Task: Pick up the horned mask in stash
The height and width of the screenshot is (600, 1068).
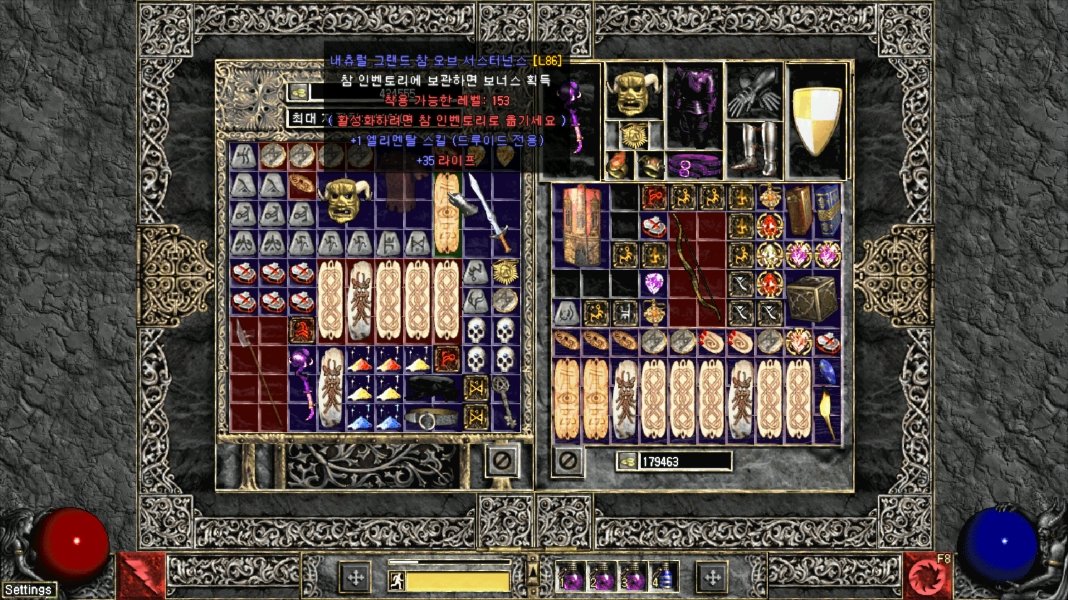Action: coord(345,199)
